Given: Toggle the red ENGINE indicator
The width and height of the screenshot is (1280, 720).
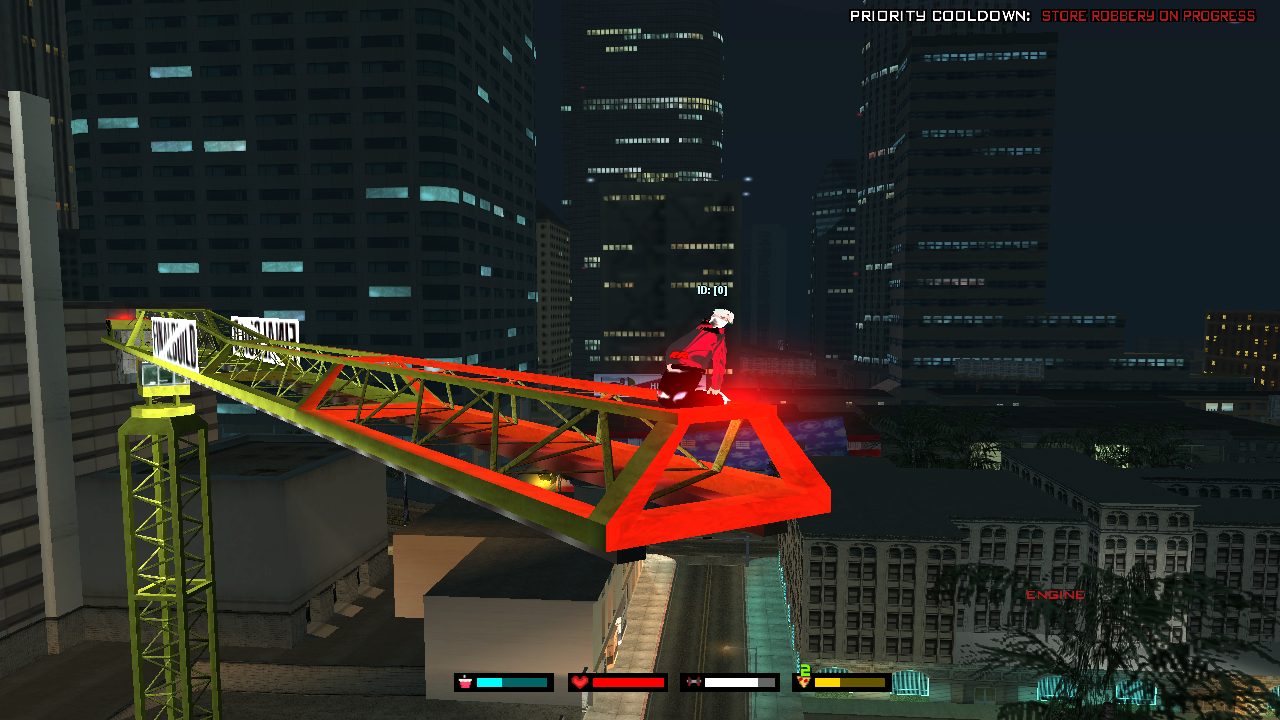Looking at the screenshot, I should coord(1055,595).
